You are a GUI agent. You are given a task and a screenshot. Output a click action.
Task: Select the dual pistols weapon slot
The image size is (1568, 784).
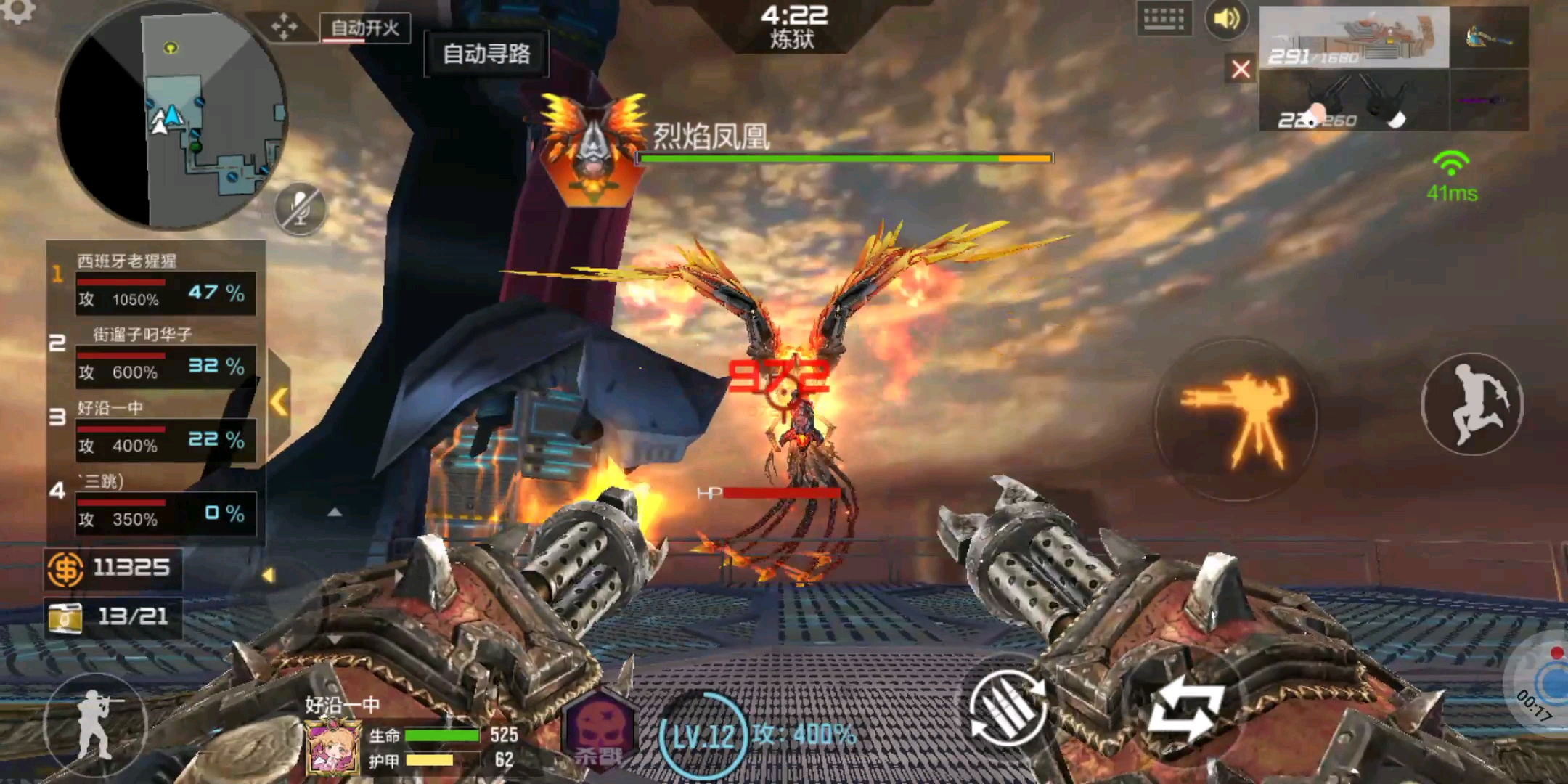coord(1354,102)
